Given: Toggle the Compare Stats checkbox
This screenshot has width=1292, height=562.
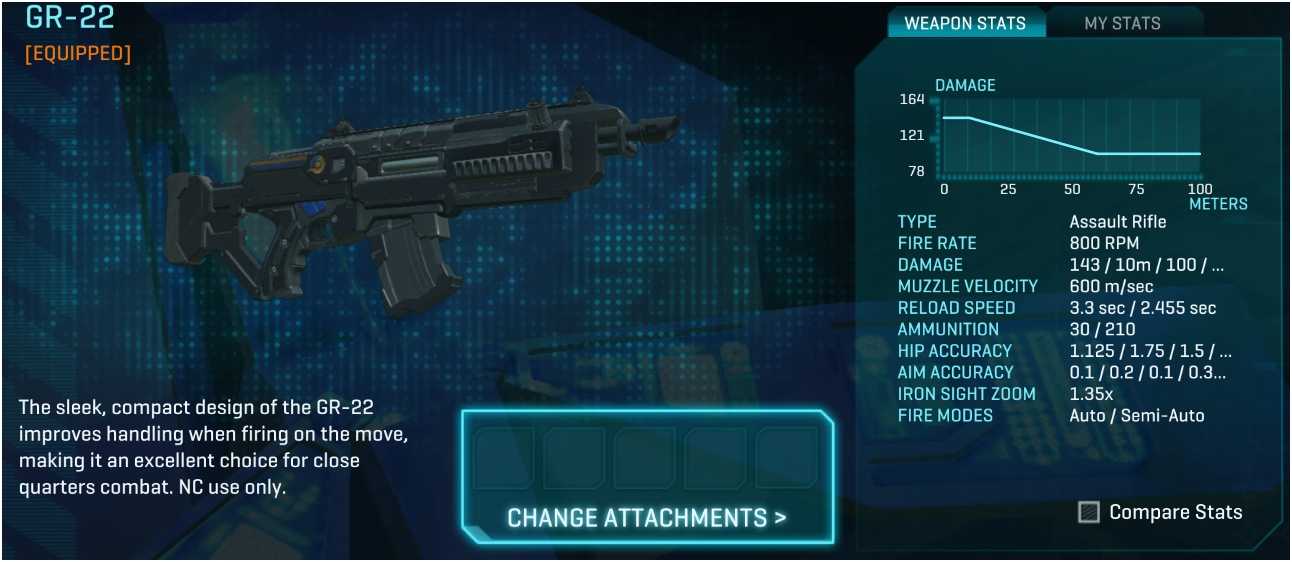Looking at the screenshot, I should coord(1089,512).
